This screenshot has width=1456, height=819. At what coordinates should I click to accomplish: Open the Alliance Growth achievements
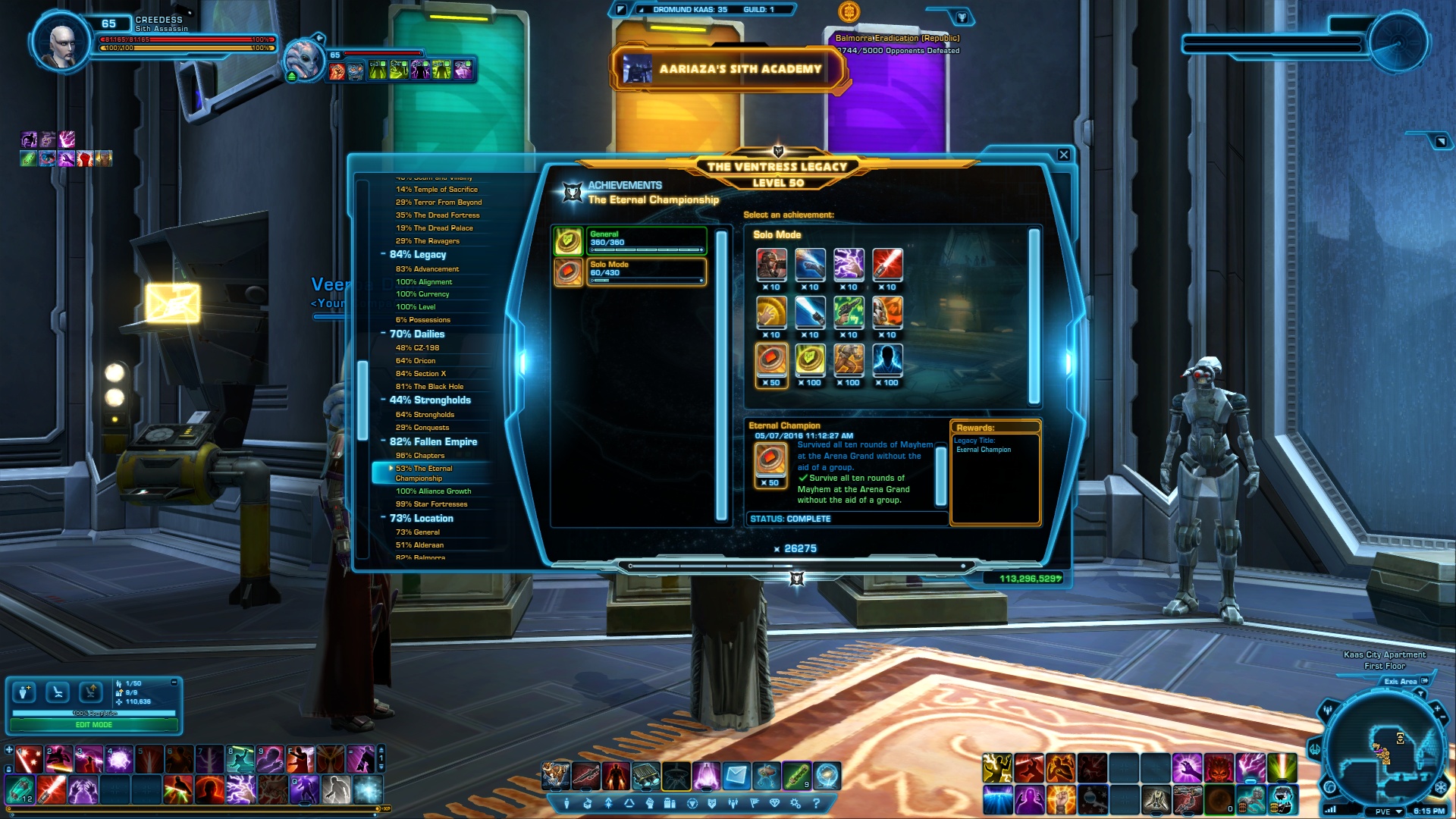433,491
